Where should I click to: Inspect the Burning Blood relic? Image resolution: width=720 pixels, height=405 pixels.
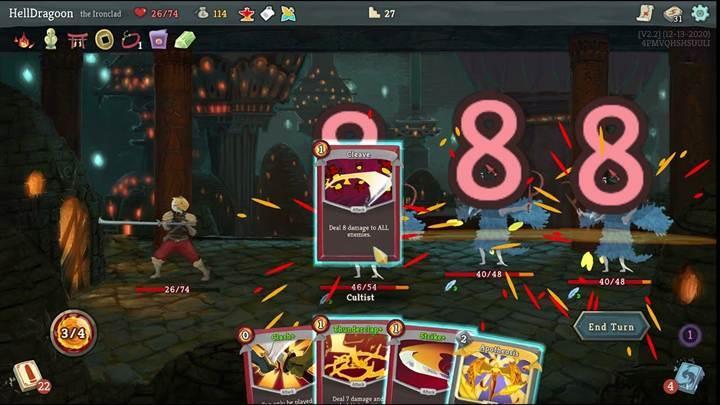(21, 40)
